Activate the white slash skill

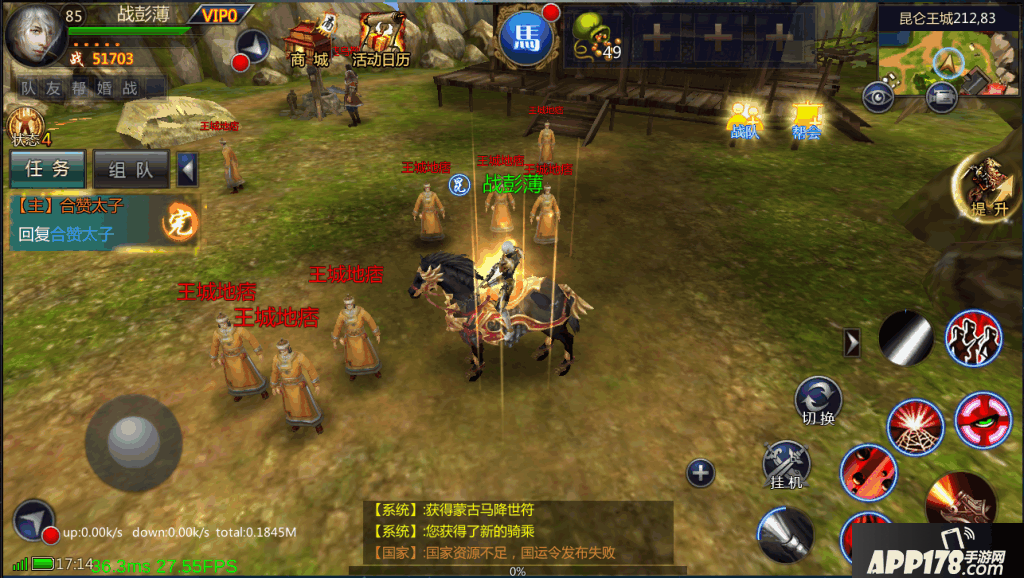pos(906,338)
